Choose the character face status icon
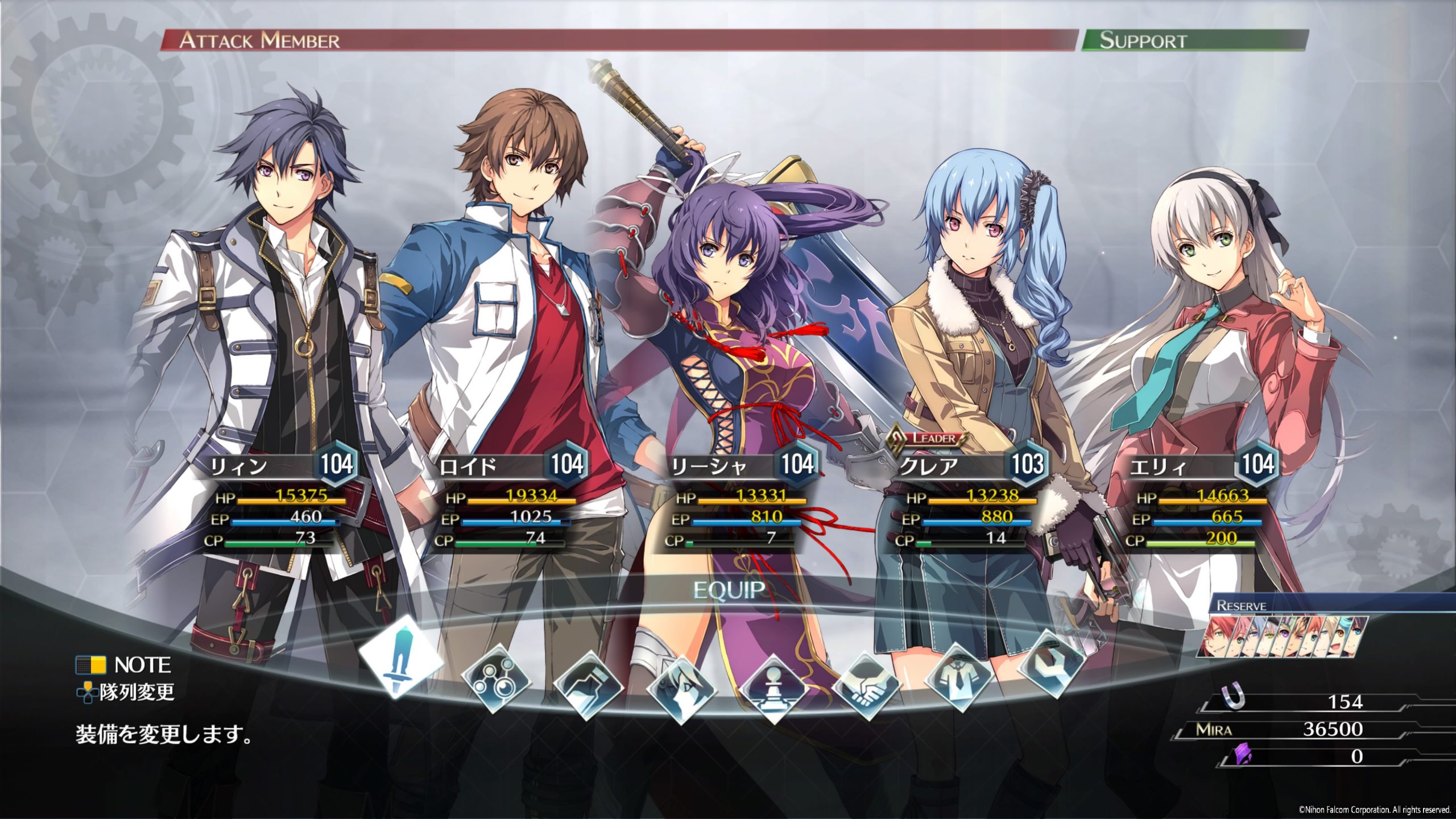Screen dimensions: 1456x819 pos(681,690)
